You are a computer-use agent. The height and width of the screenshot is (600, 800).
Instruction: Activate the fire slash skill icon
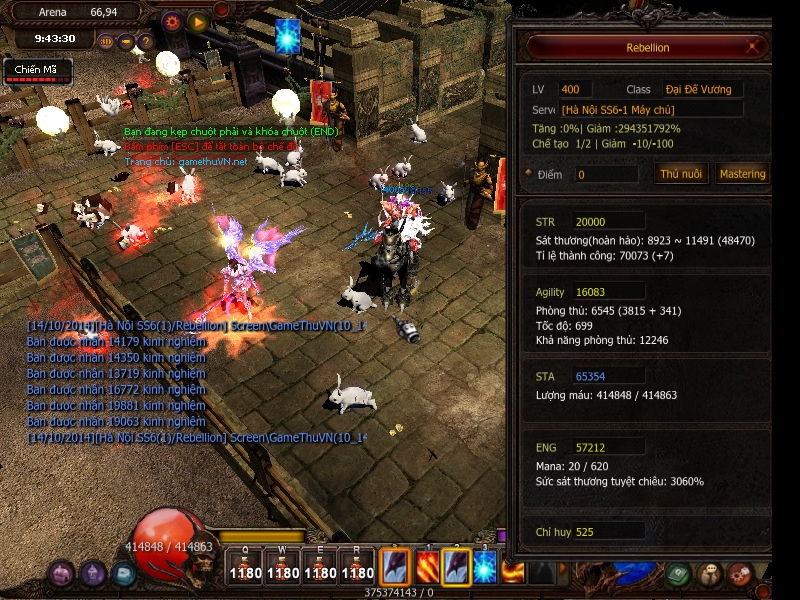[x=427, y=567]
